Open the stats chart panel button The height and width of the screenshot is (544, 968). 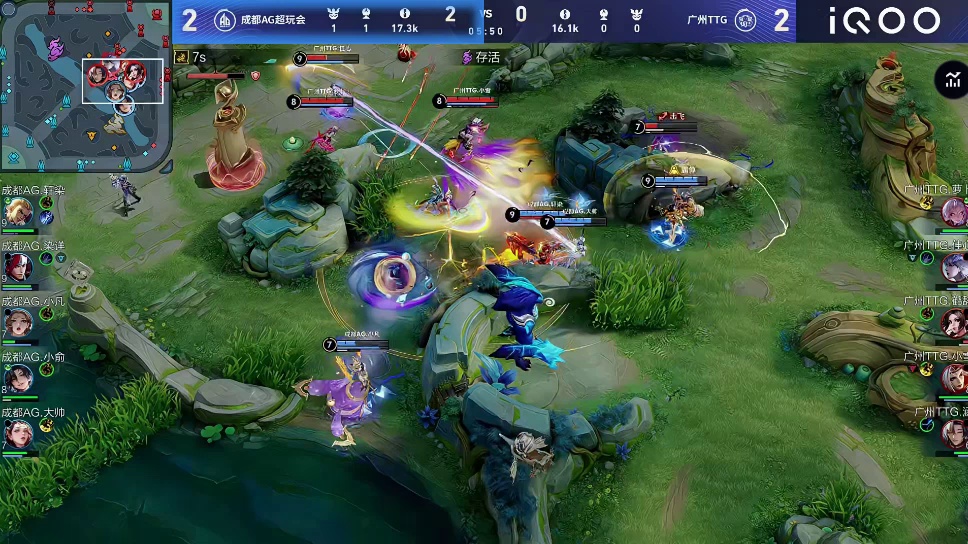click(949, 83)
